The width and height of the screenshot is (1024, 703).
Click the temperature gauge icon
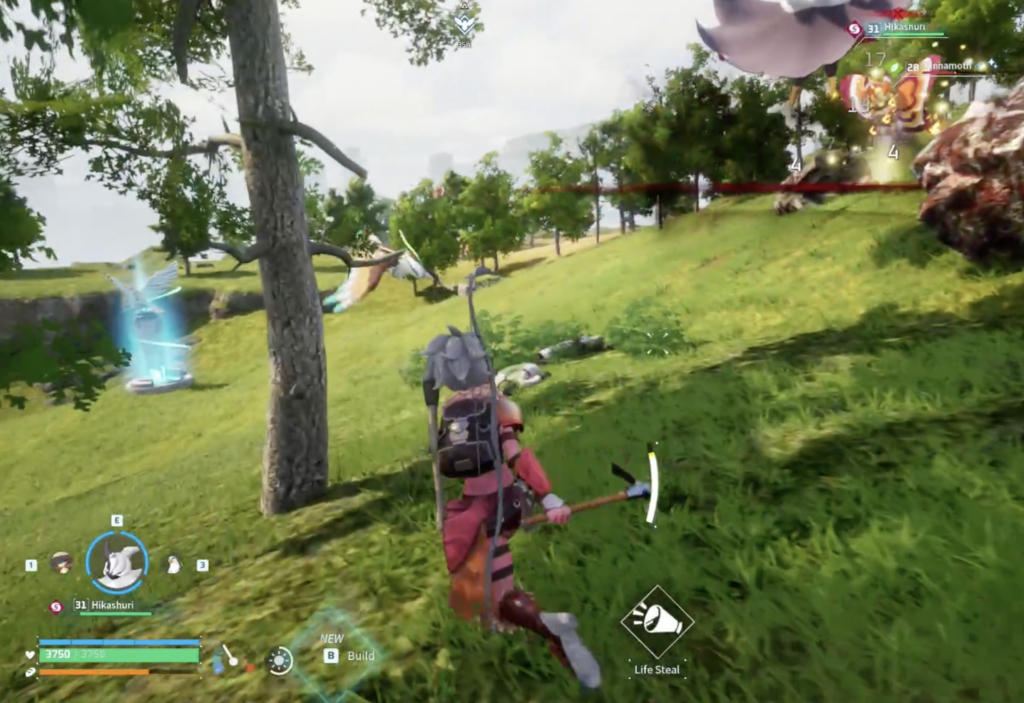coord(229,657)
